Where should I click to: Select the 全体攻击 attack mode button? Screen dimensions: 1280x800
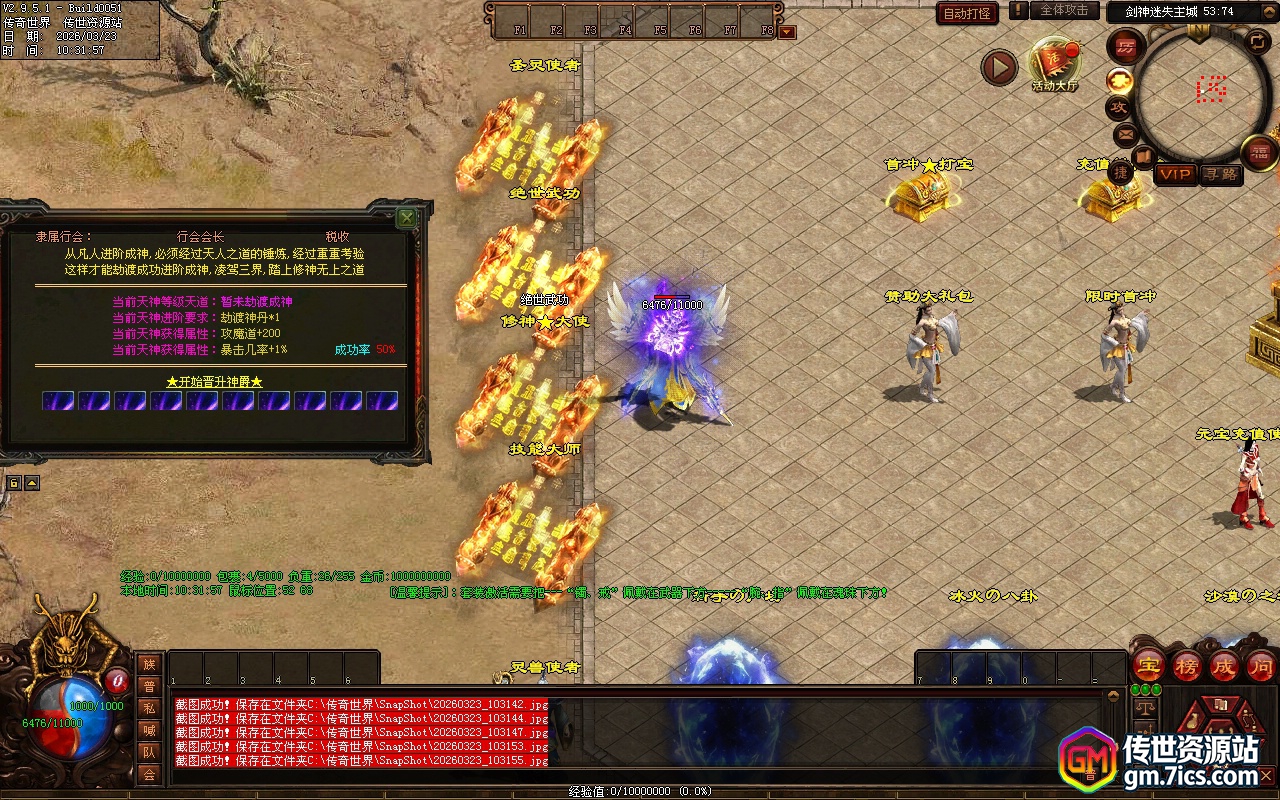[1064, 11]
